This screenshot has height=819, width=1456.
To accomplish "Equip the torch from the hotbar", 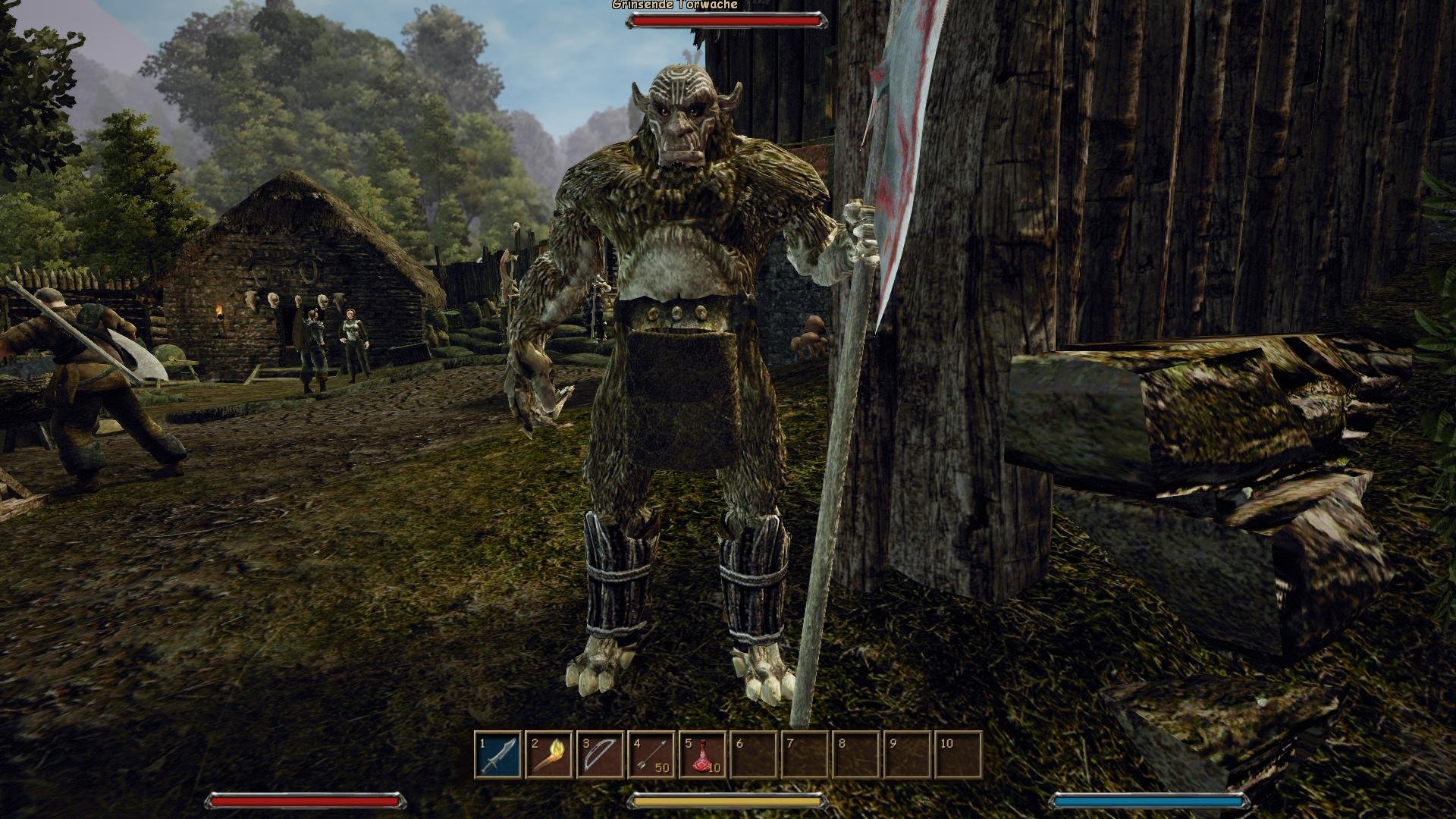I will point(549,755).
